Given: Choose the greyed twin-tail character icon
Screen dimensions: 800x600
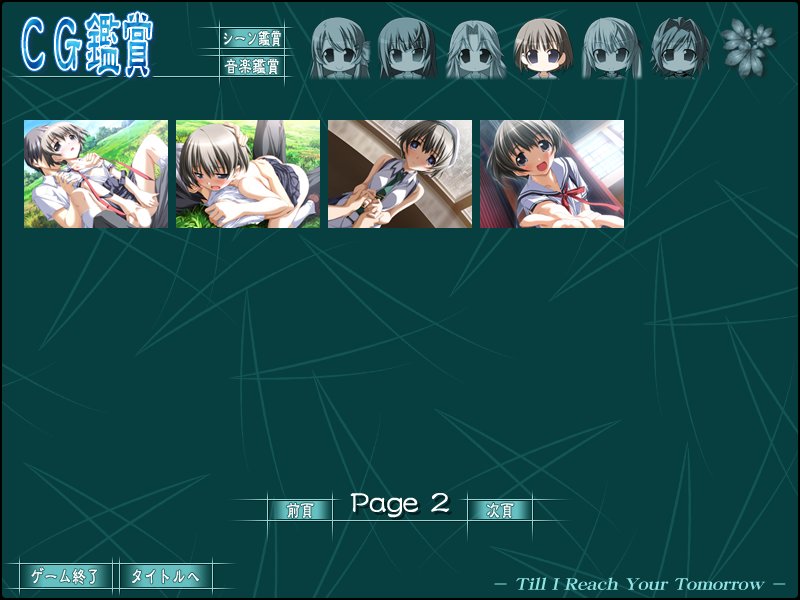Looking at the screenshot, I should 611,48.
